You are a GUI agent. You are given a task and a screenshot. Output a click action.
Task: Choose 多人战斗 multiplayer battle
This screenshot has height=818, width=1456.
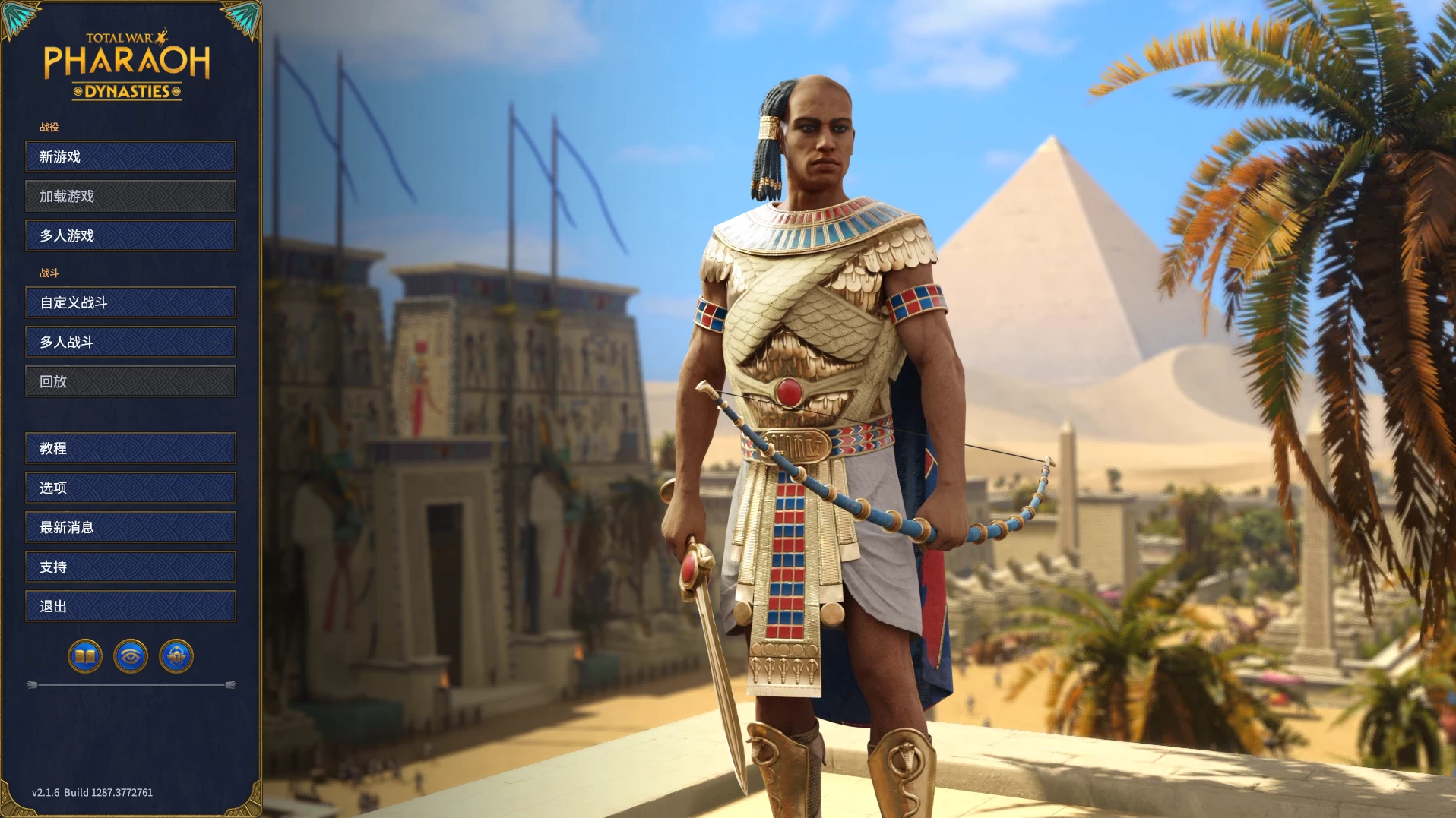click(x=131, y=342)
